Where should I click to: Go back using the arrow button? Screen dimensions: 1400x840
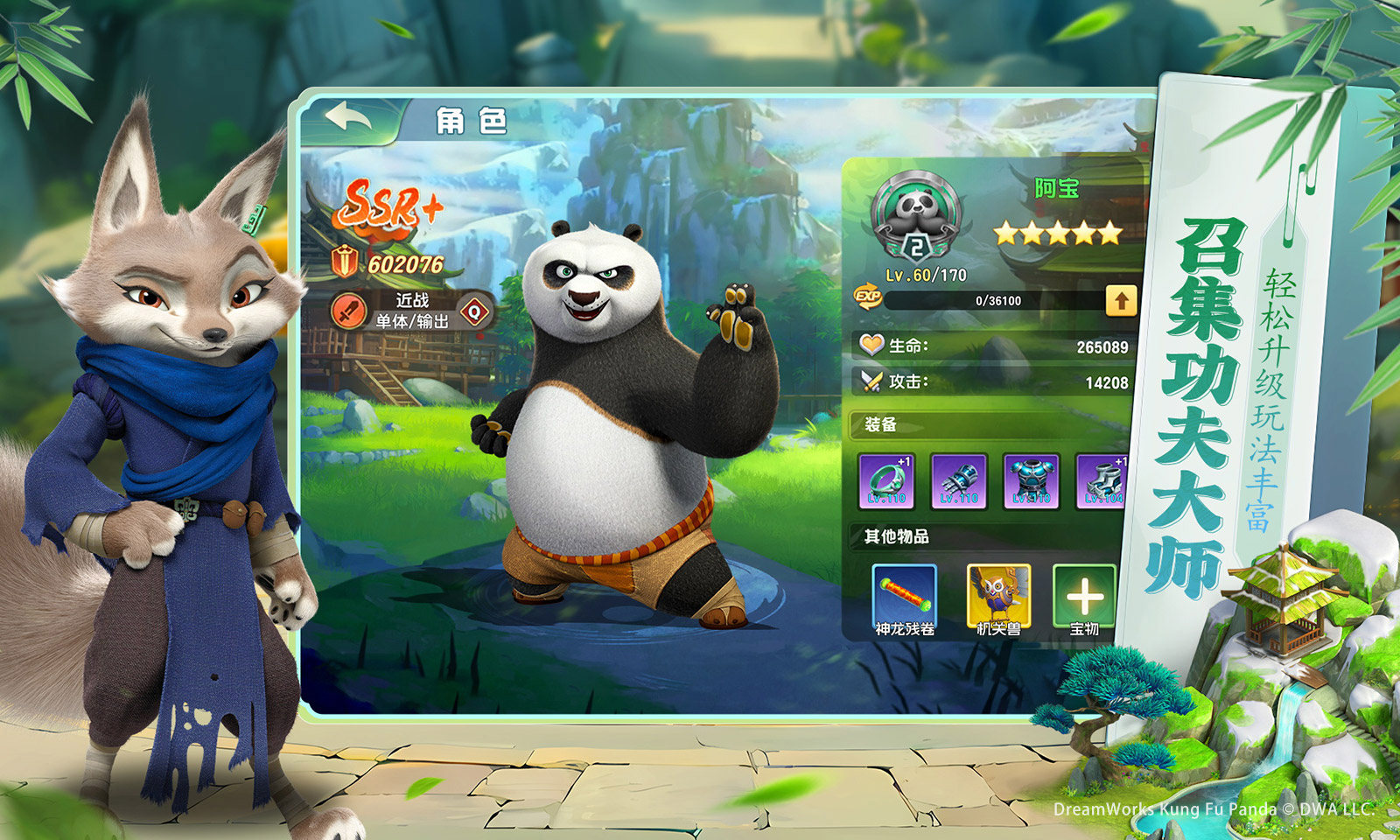coord(348,118)
